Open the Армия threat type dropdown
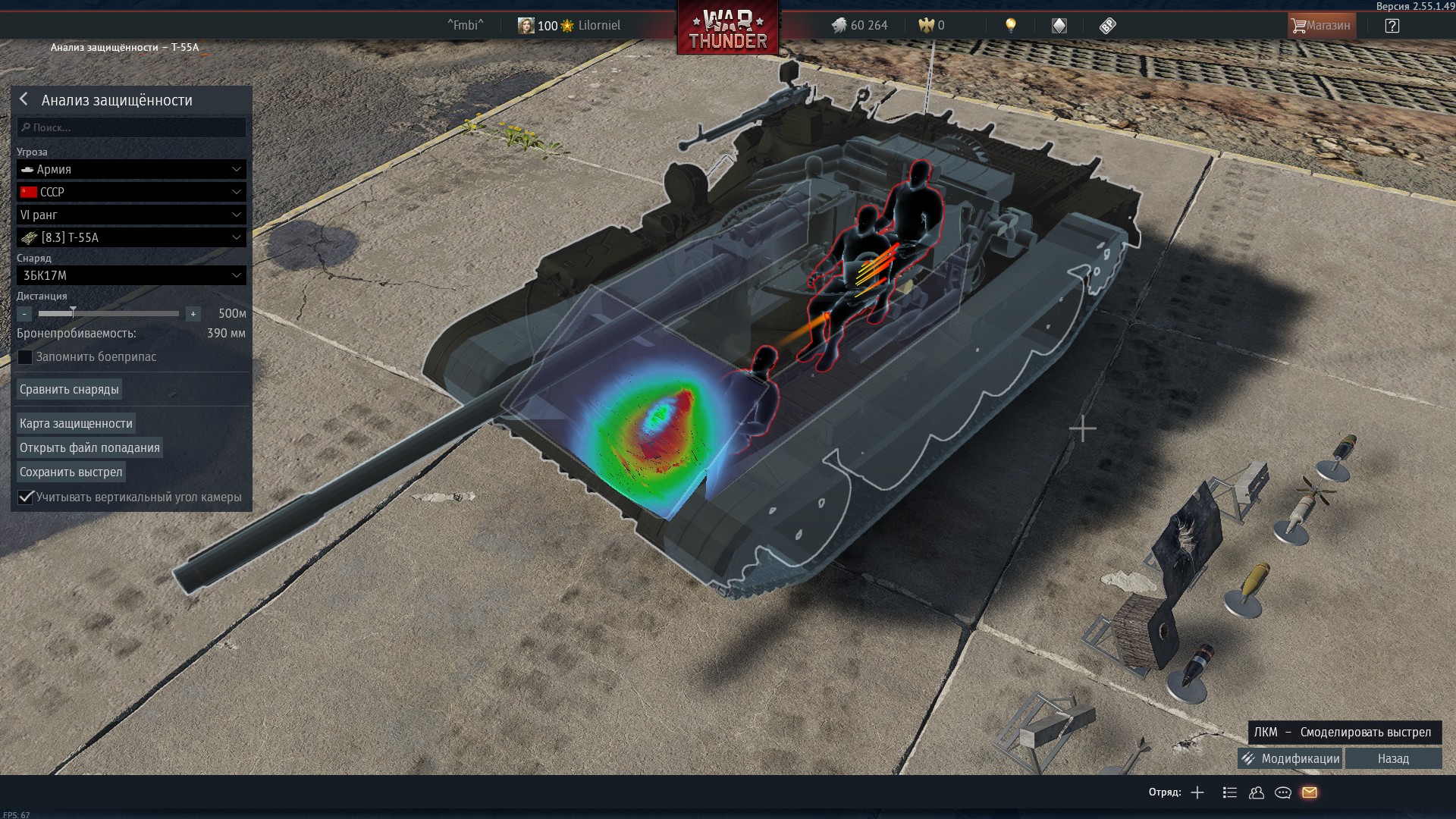The width and height of the screenshot is (1456, 819). tap(132, 169)
